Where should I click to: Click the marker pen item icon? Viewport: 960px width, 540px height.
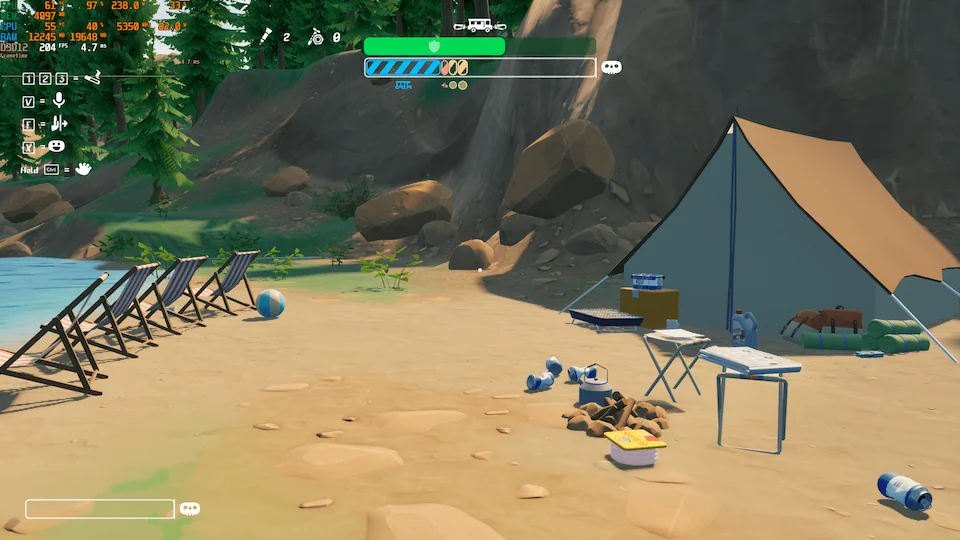tap(266, 37)
